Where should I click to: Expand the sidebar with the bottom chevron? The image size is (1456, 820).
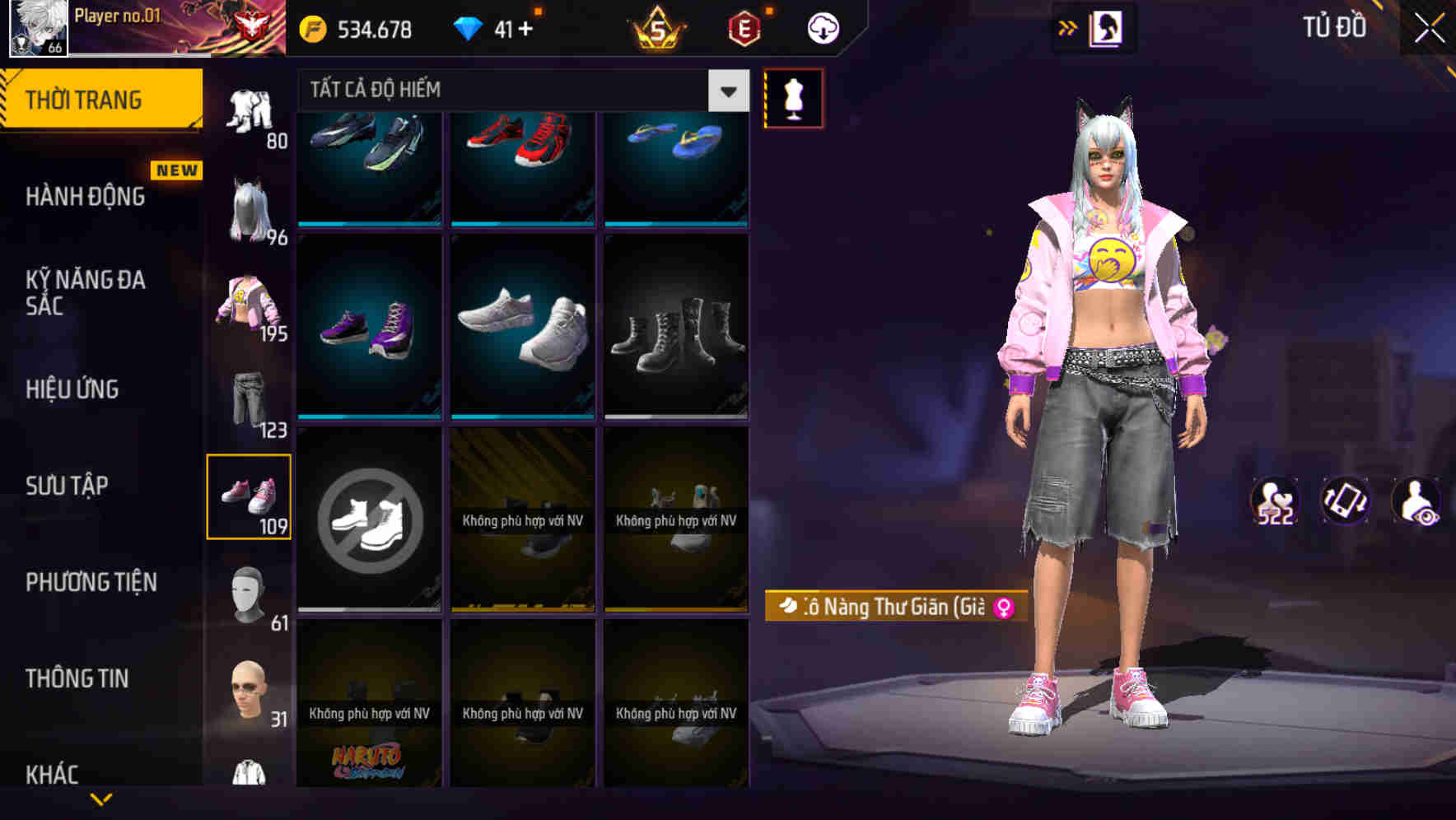pos(103,797)
